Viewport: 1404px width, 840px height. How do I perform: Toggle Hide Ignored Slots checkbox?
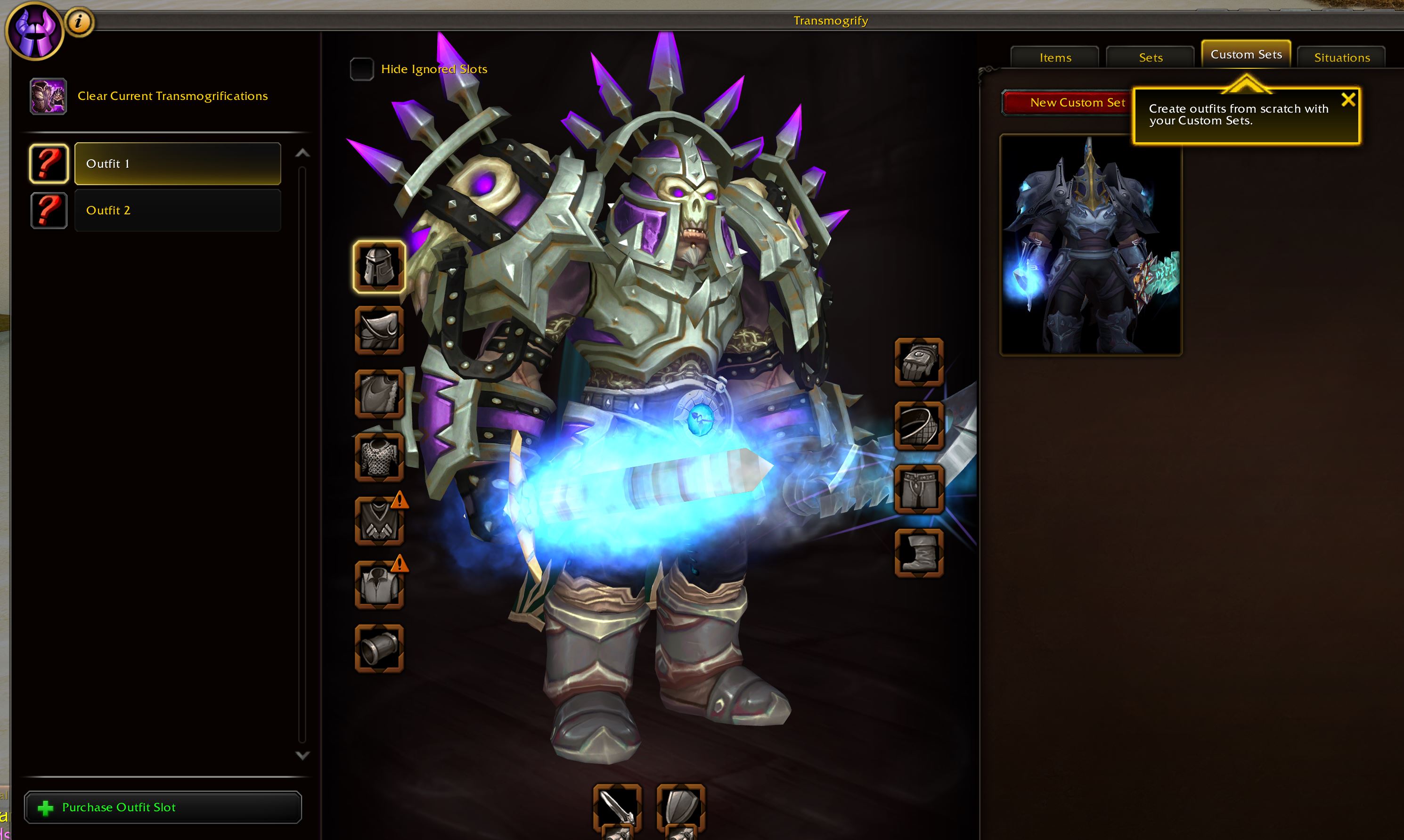[x=362, y=69]
